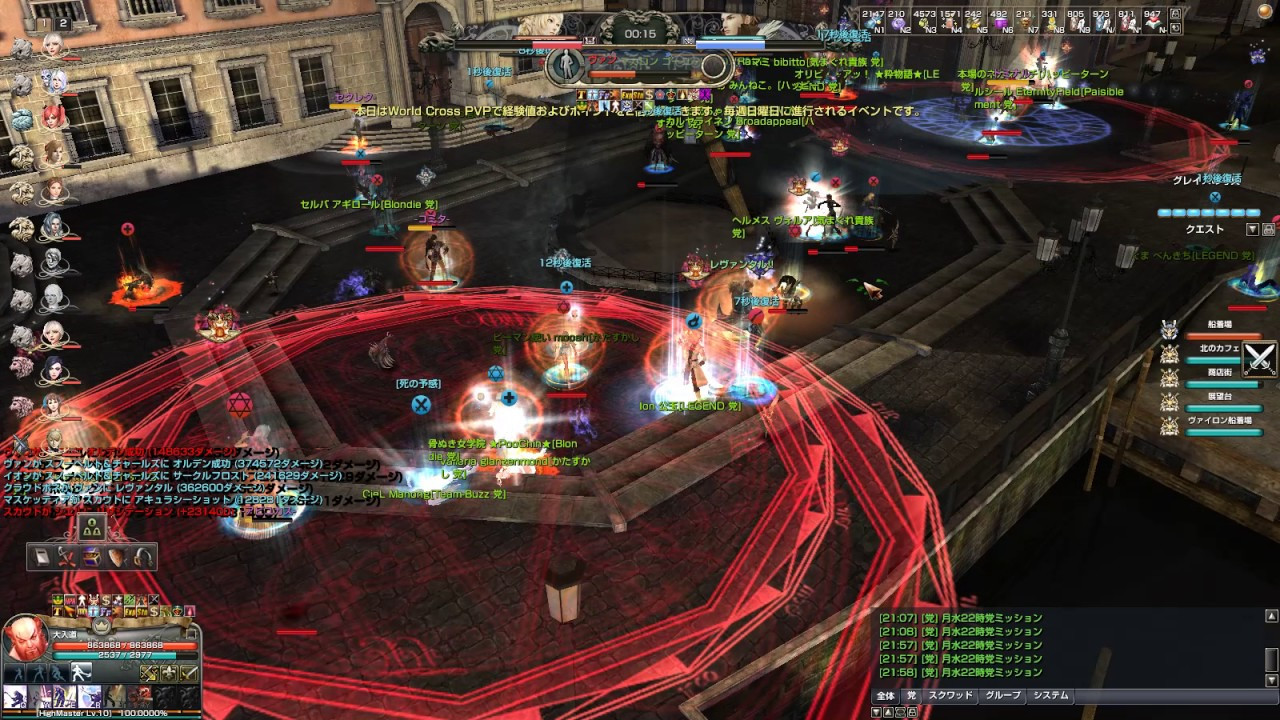Click the crest icon beside 北のカフェ

click(1168, 355)
